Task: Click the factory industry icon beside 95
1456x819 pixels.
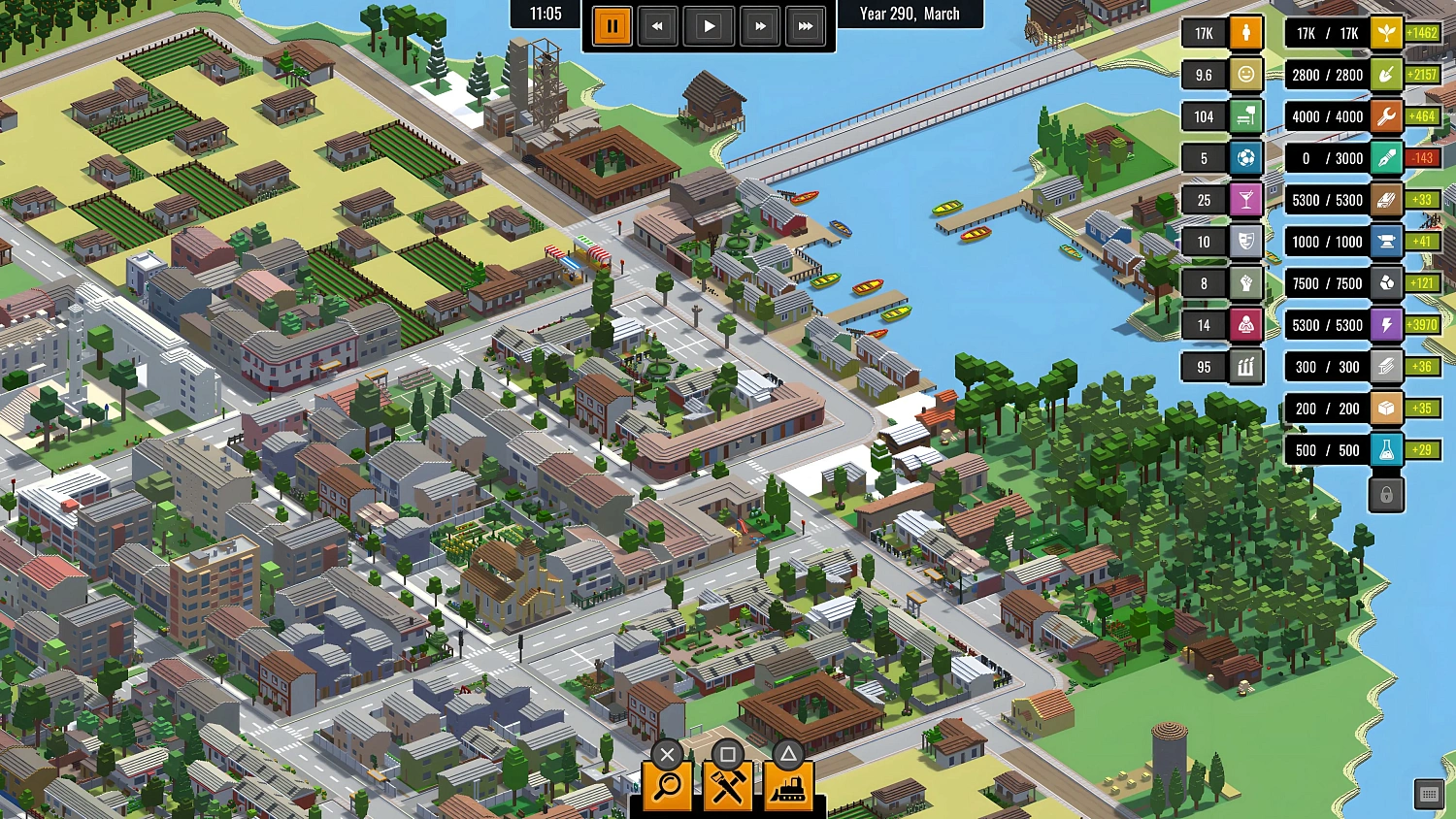Action: [x=1245, y=366]
